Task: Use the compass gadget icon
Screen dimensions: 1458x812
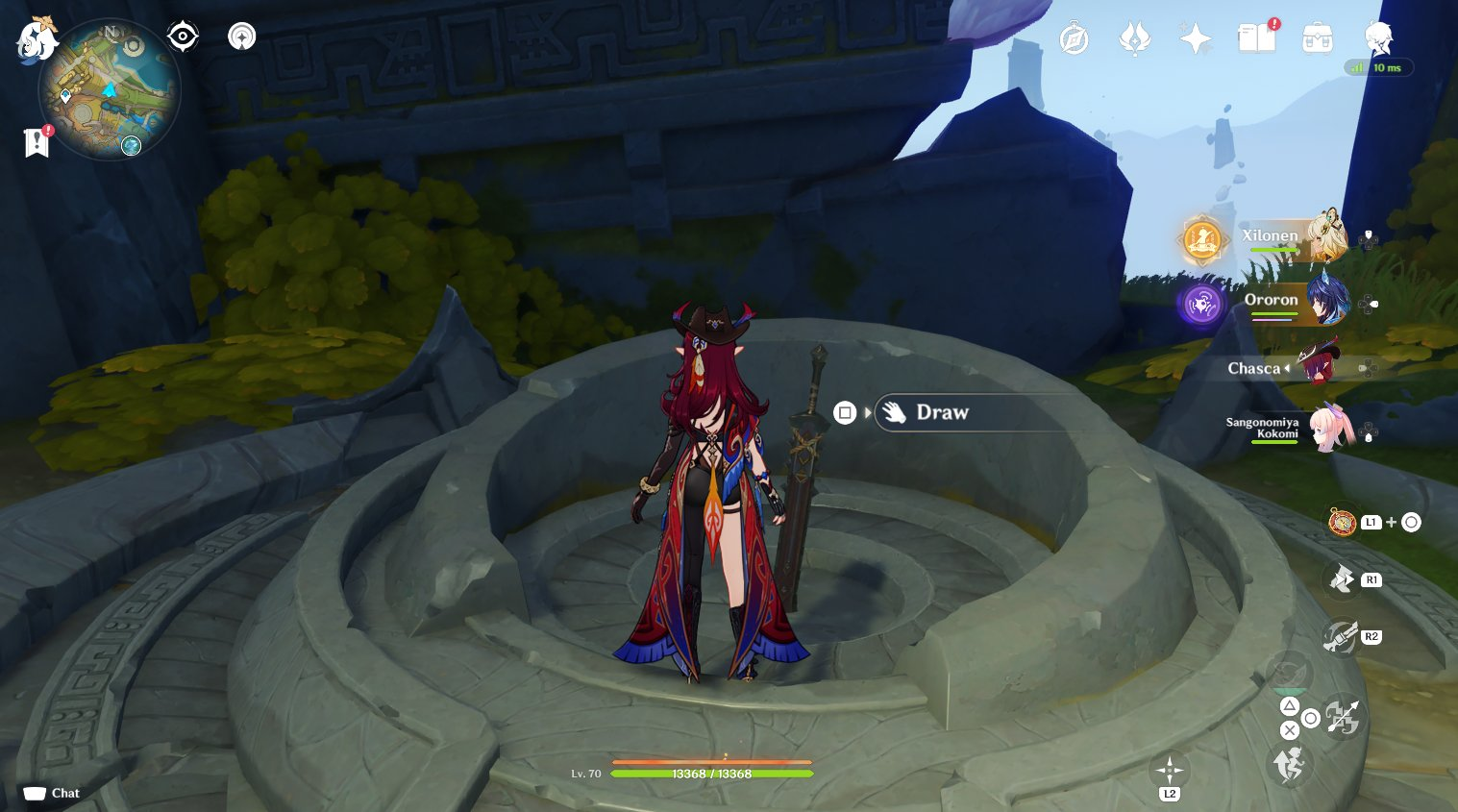Action: click(1342, 522)
